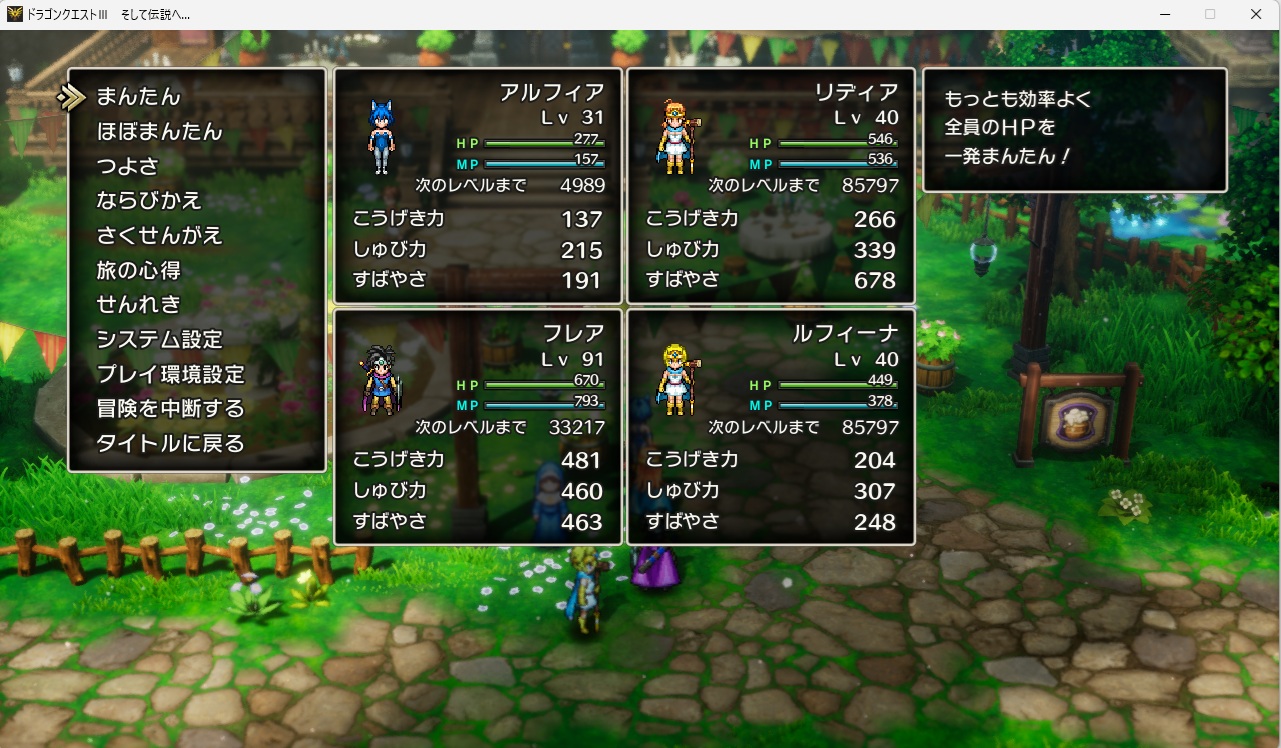Select アルフィア's status panel

[478, 186]
